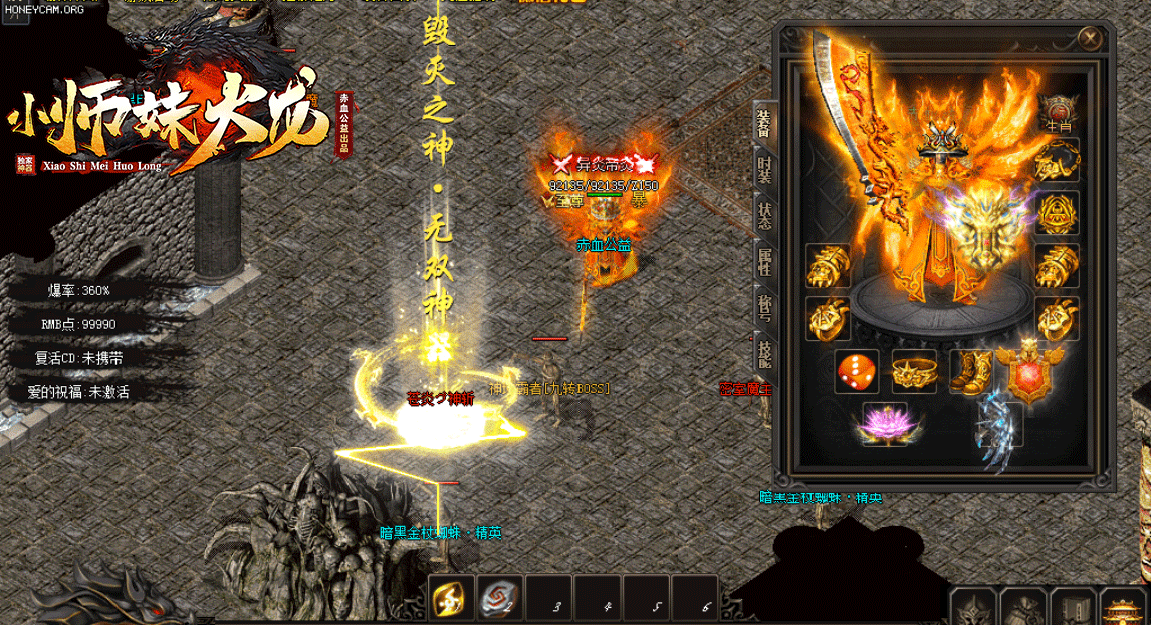Select the golden belt slot beside the dice
This screenshot has height=625, width=1151.
tap(913, 372)
